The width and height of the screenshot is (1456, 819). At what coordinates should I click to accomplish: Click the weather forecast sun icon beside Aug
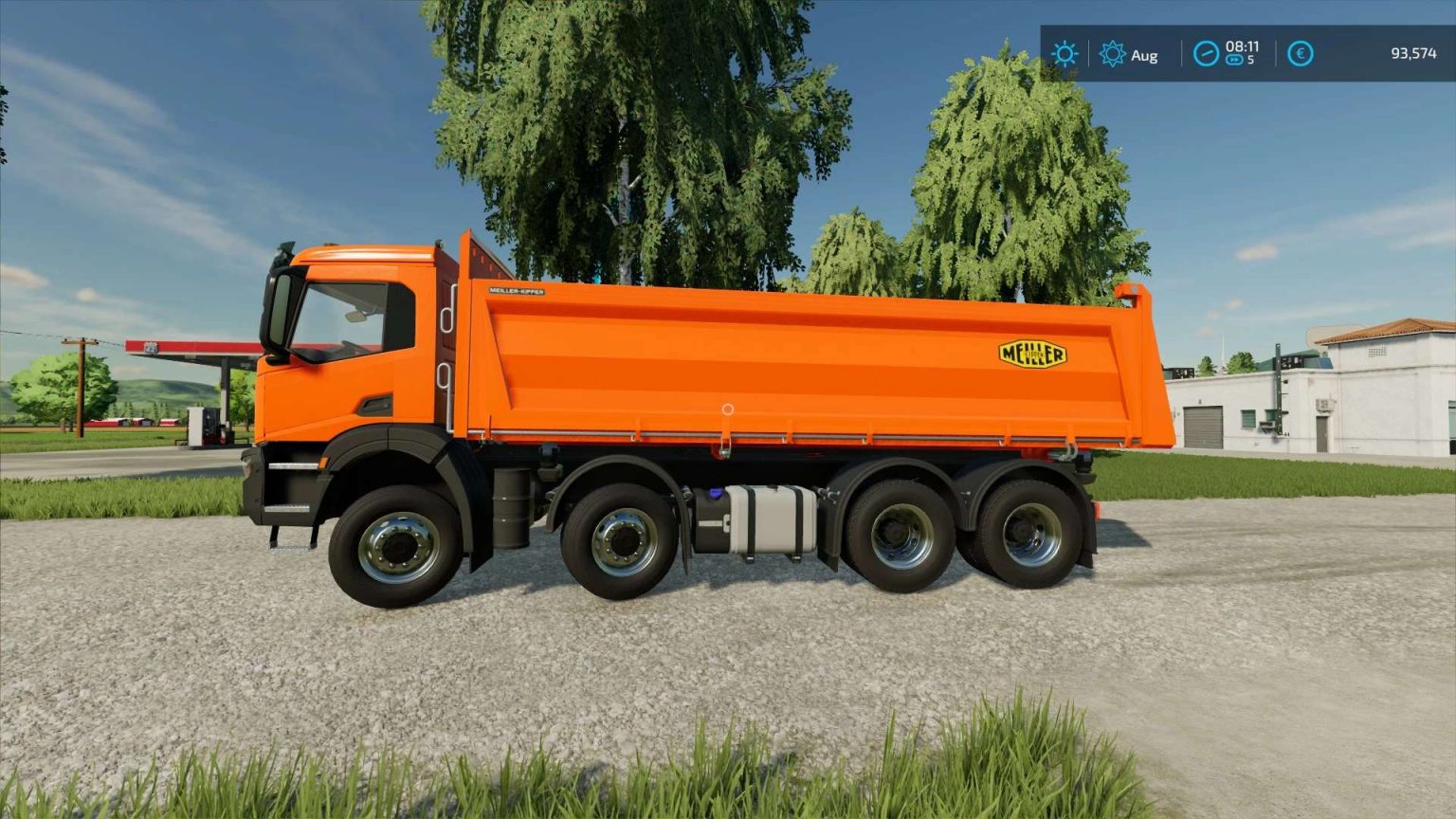coord(1112,55)
